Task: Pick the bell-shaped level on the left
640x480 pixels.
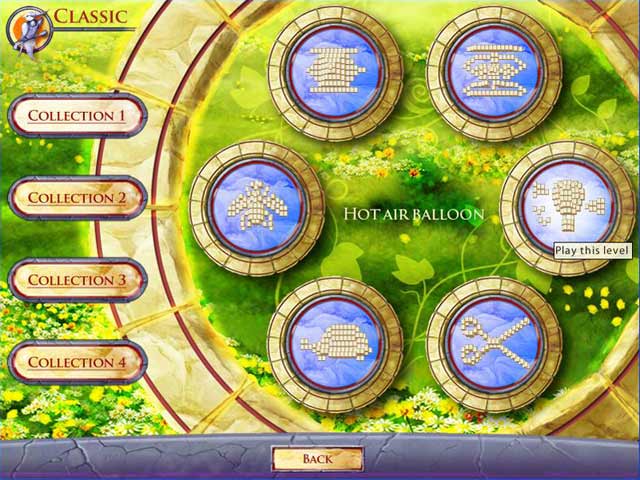Action: pos(257,208)
